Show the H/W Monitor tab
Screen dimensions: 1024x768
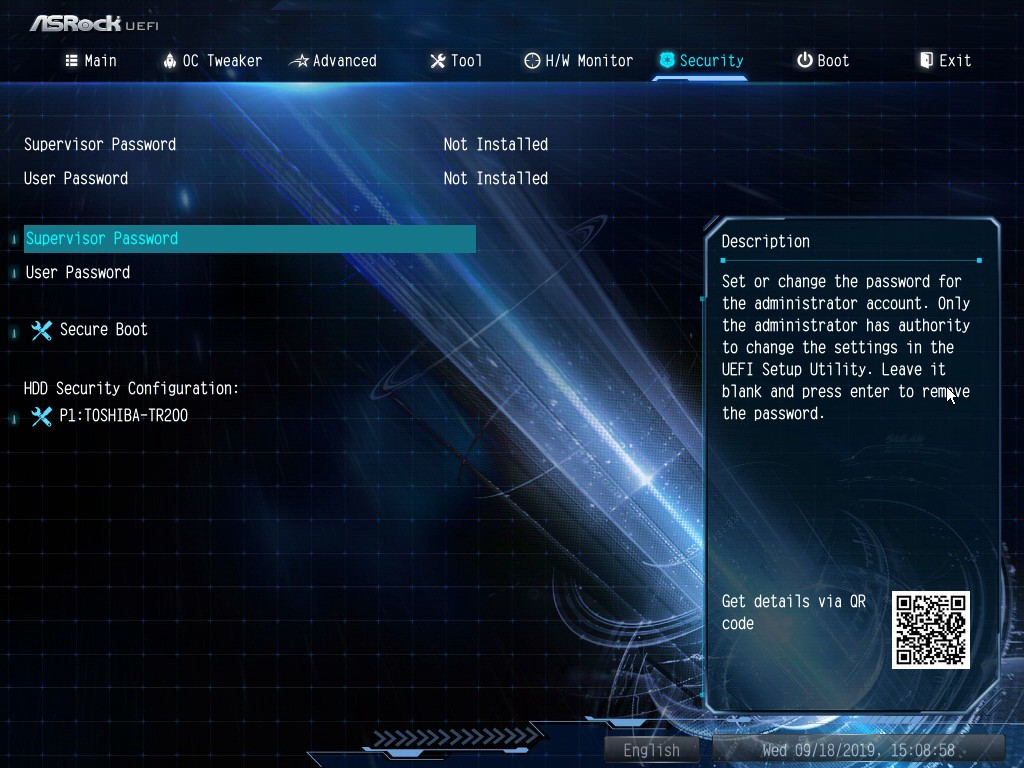579,61
